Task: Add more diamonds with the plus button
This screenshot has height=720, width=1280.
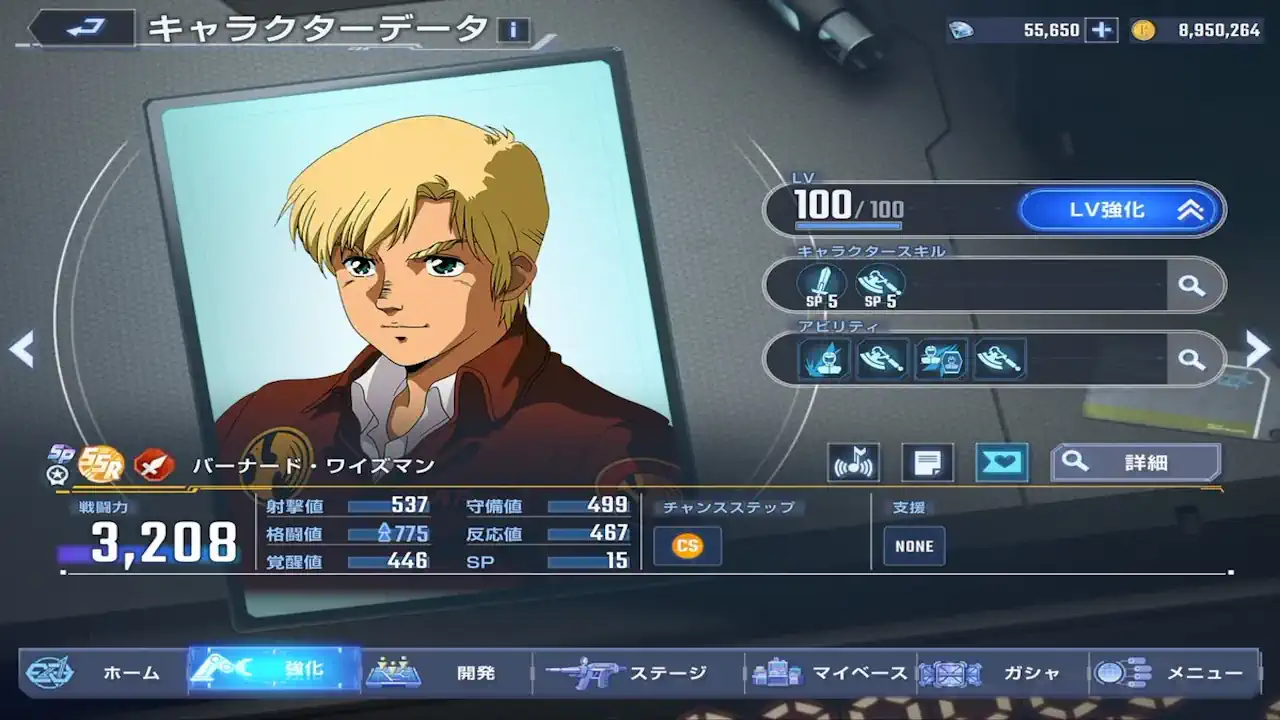Action: tap(1102, 30)
